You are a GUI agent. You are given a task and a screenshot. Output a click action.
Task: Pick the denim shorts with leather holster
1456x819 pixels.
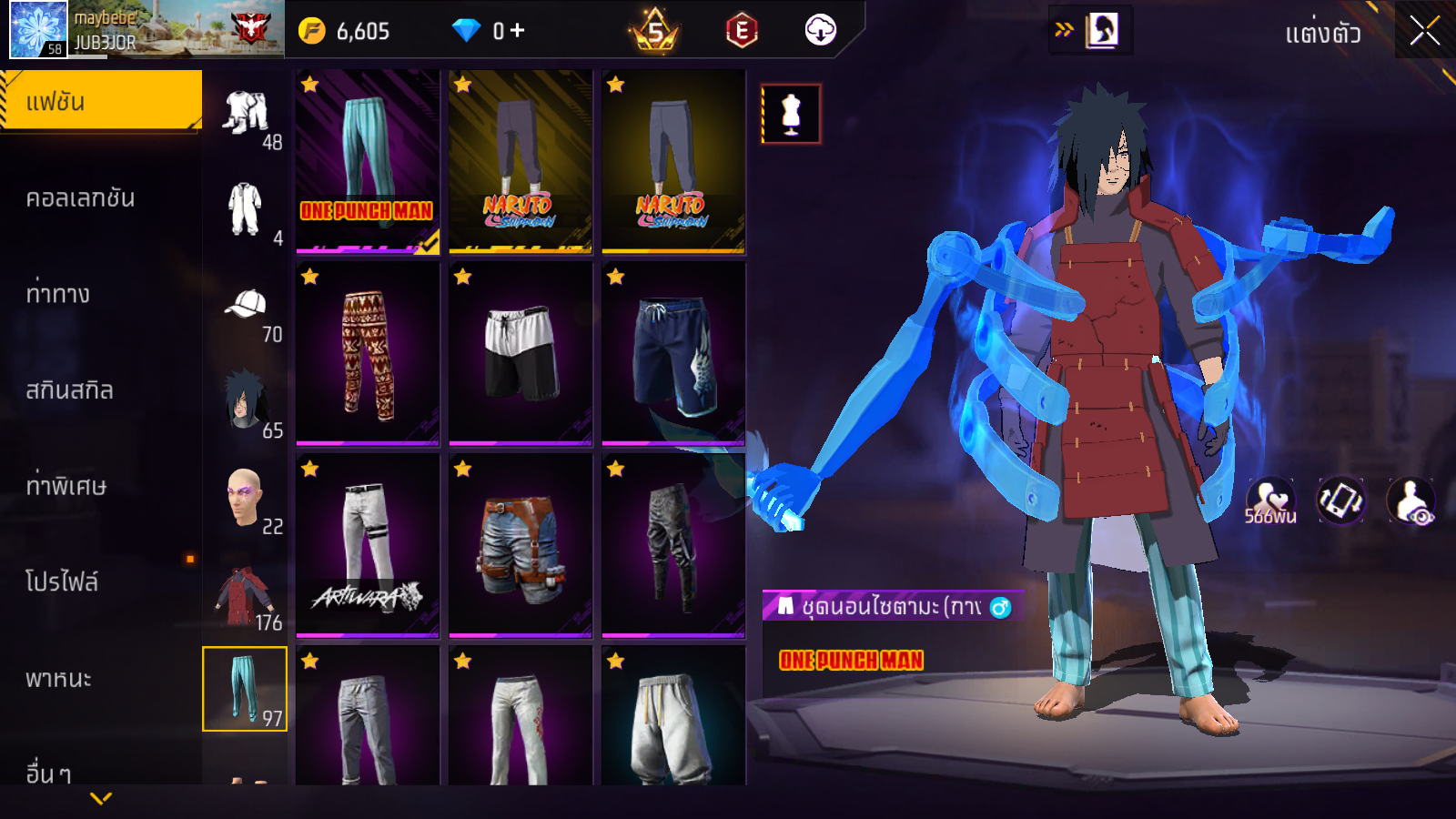521,546
